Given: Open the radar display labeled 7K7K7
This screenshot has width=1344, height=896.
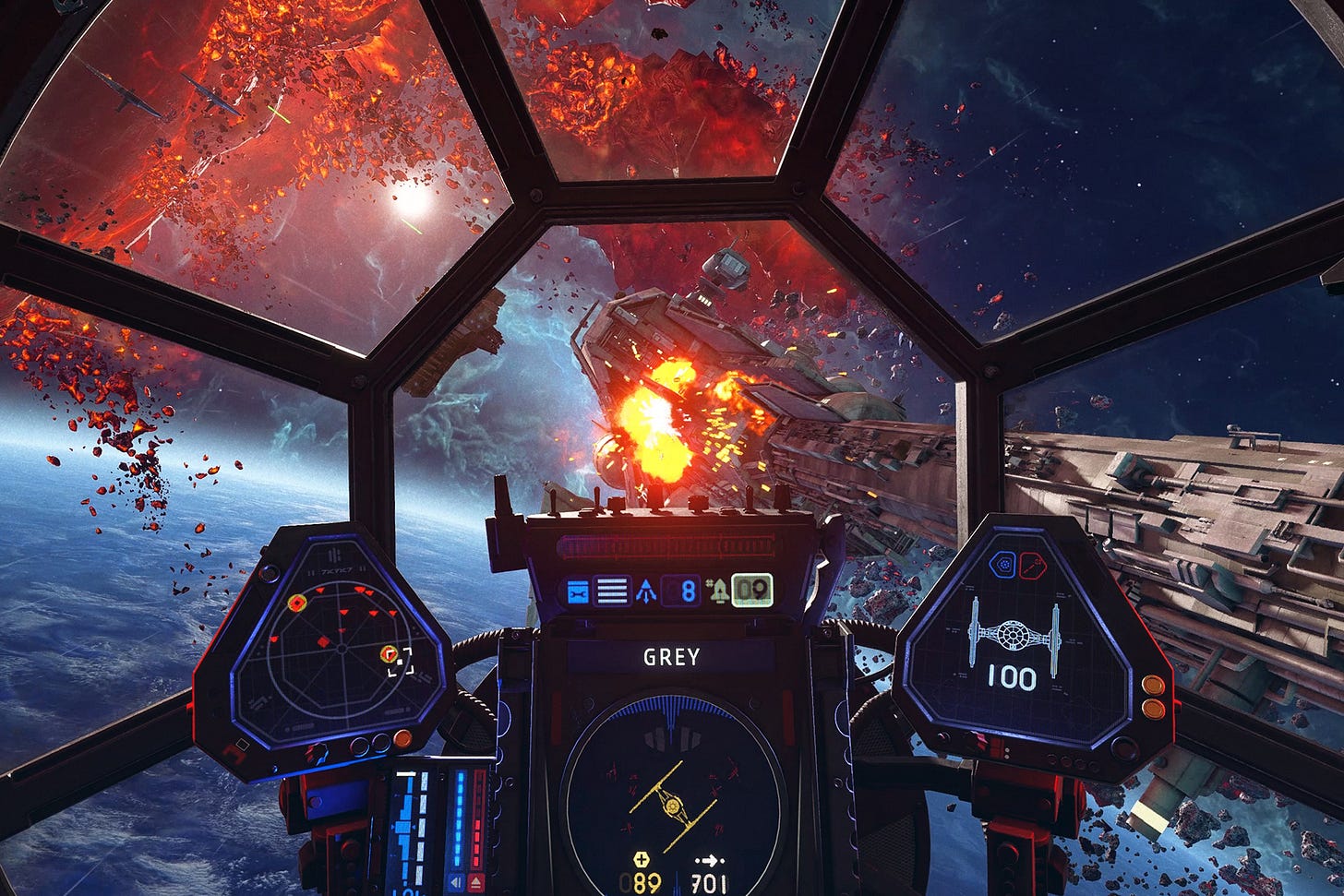Looking at the screenshot, I should (337, 646).
